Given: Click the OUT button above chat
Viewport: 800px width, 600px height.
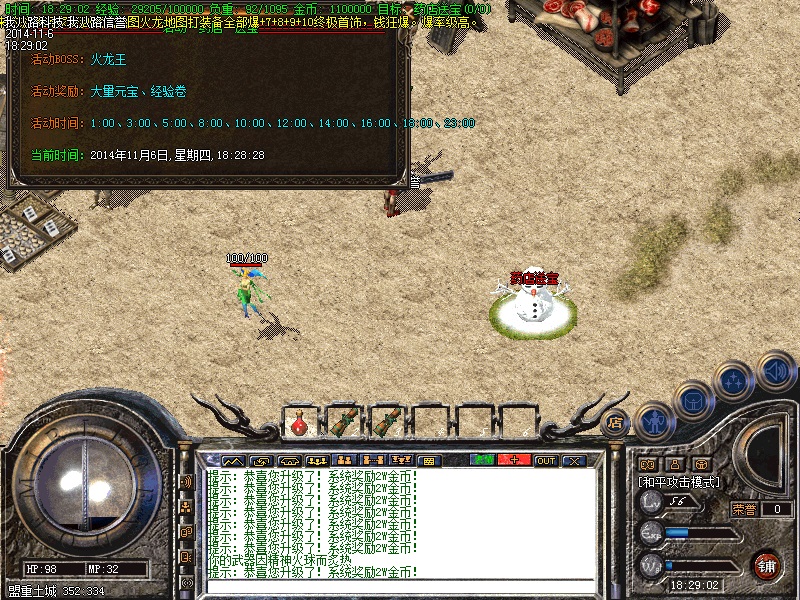Looking at the screenshot, I should tap(545, 461).
